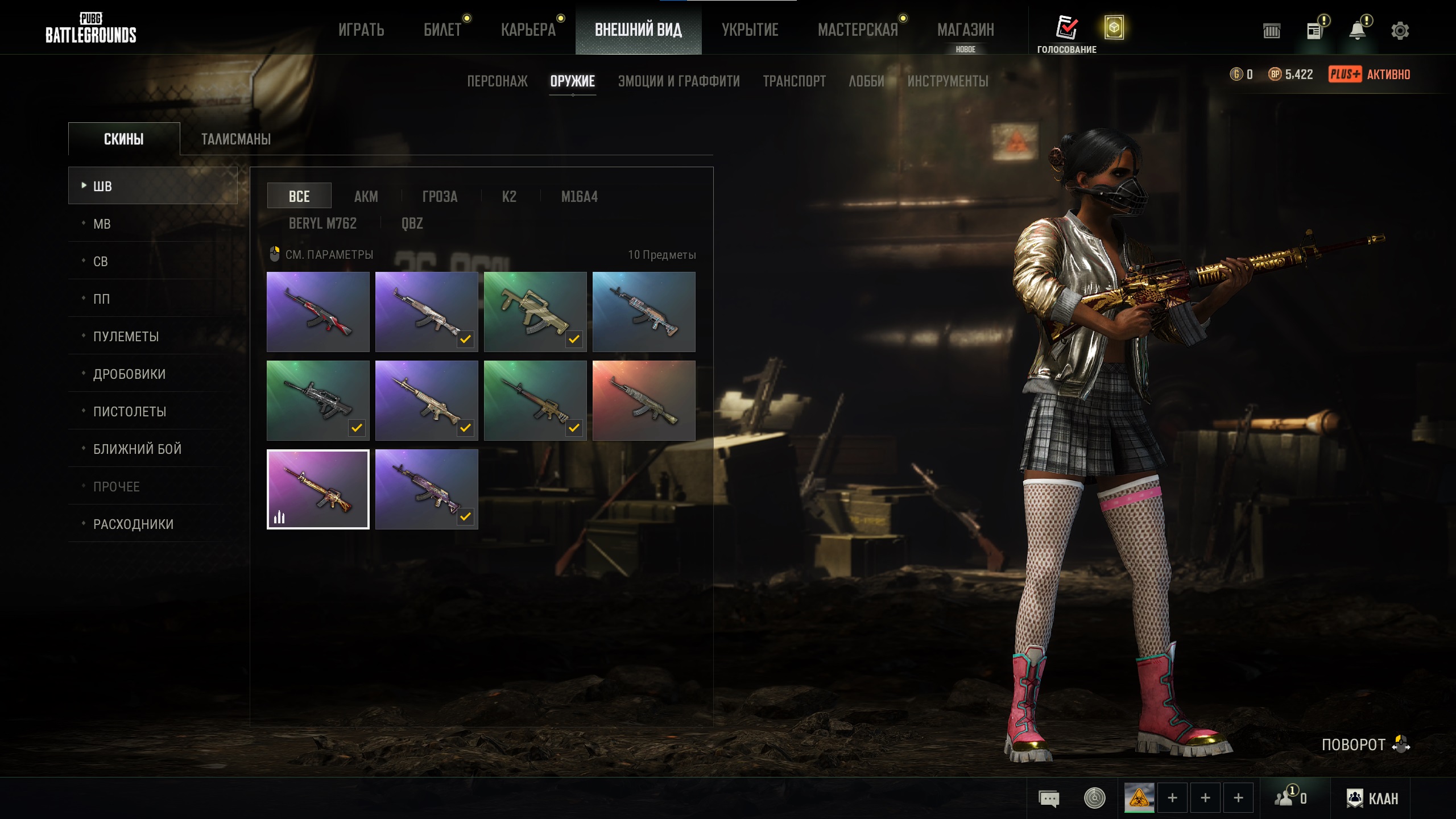Choose the golden M16A4 skin
The image size is (1456, 819).
click(318, 489)
